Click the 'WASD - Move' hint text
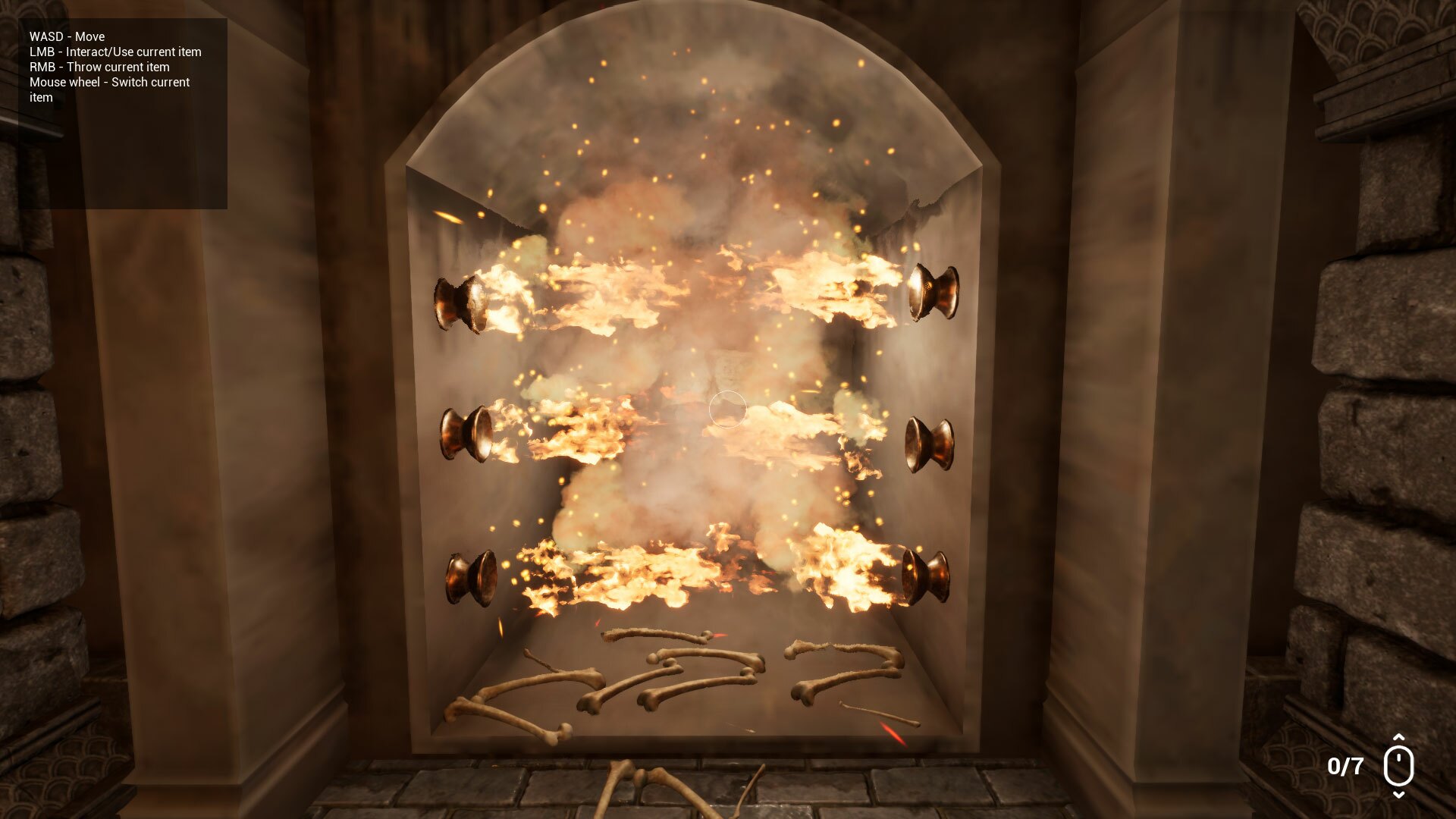The width and height of the screenshot is (1456, 819). click(x=67, y=36)
